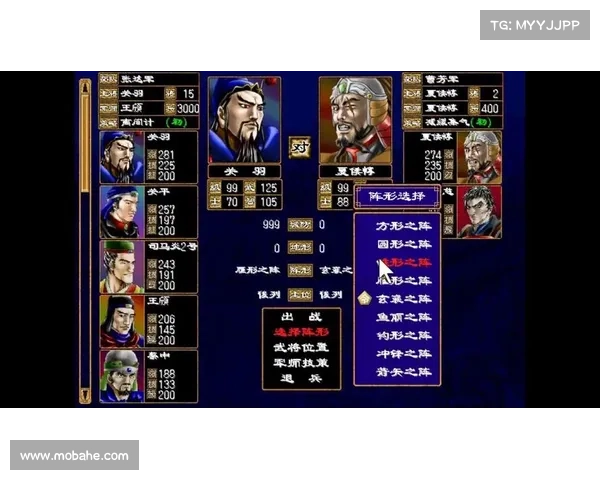Select the 玄襄之阵 formation
Viewport: 600px width, 480px height.
point(404,298)
